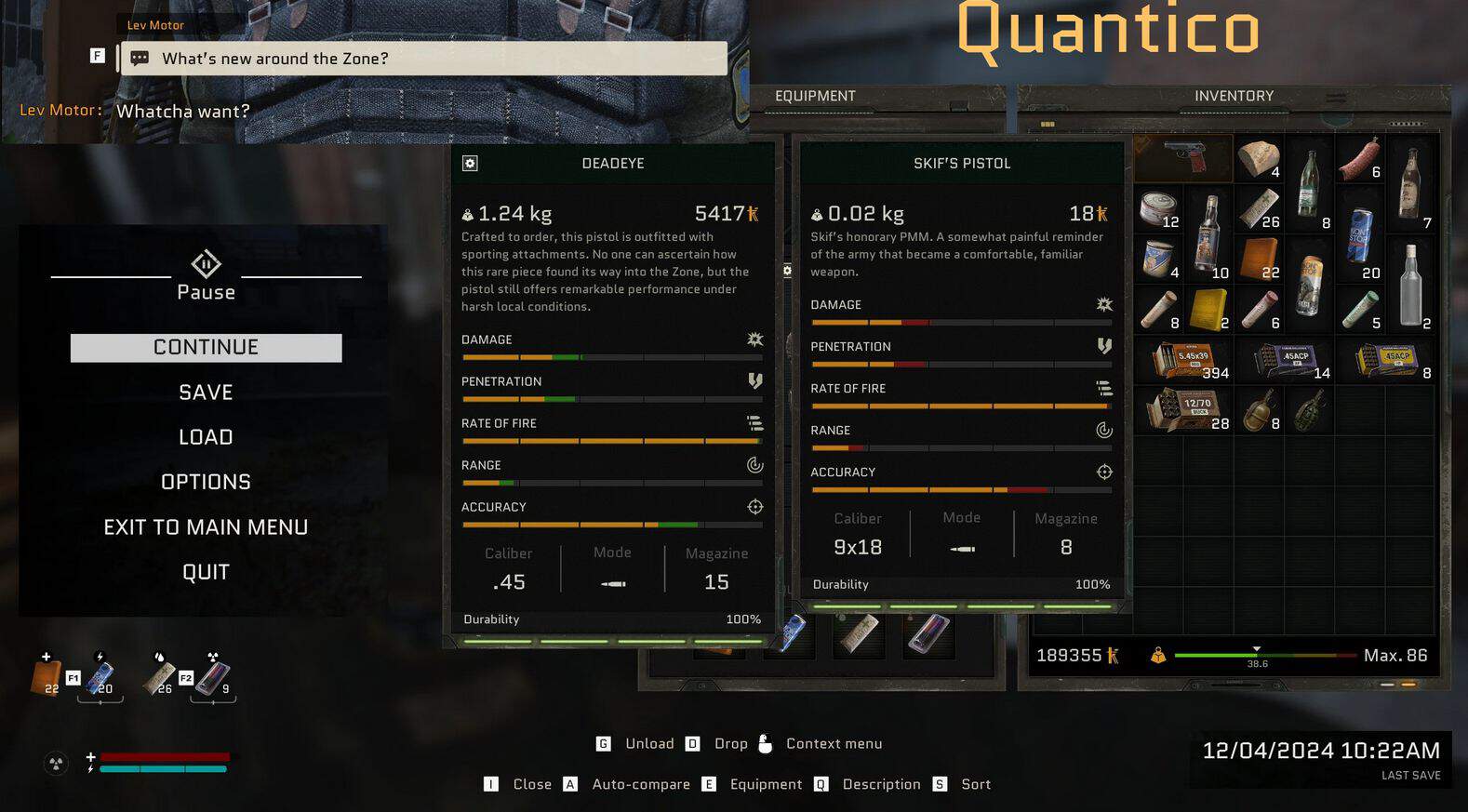Select the bread stack in inventory

(1259, 158)
